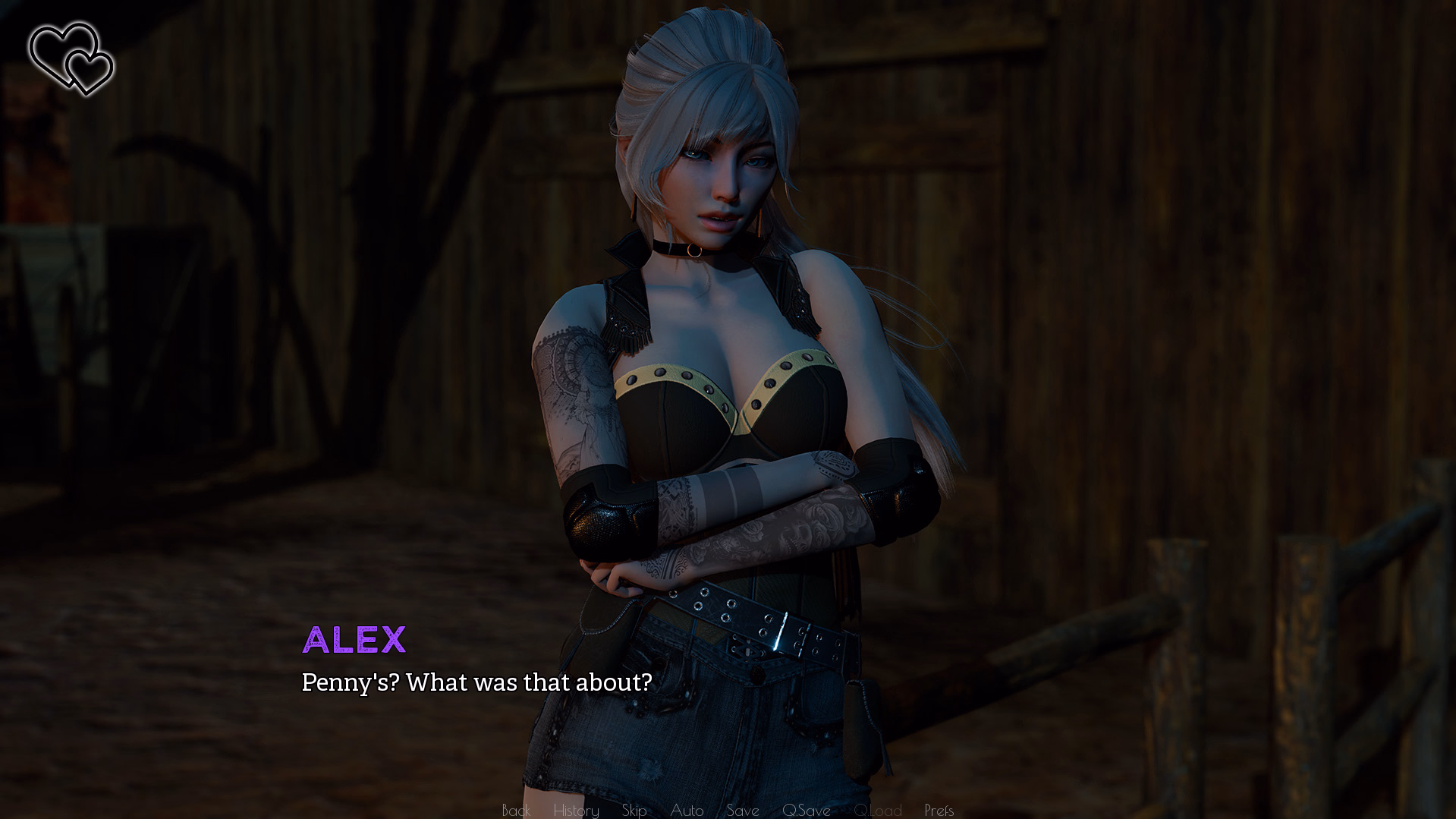Screen dimensions: 1456x819
Task: Toggle Auto-advance dialogue
Action: 687,810
